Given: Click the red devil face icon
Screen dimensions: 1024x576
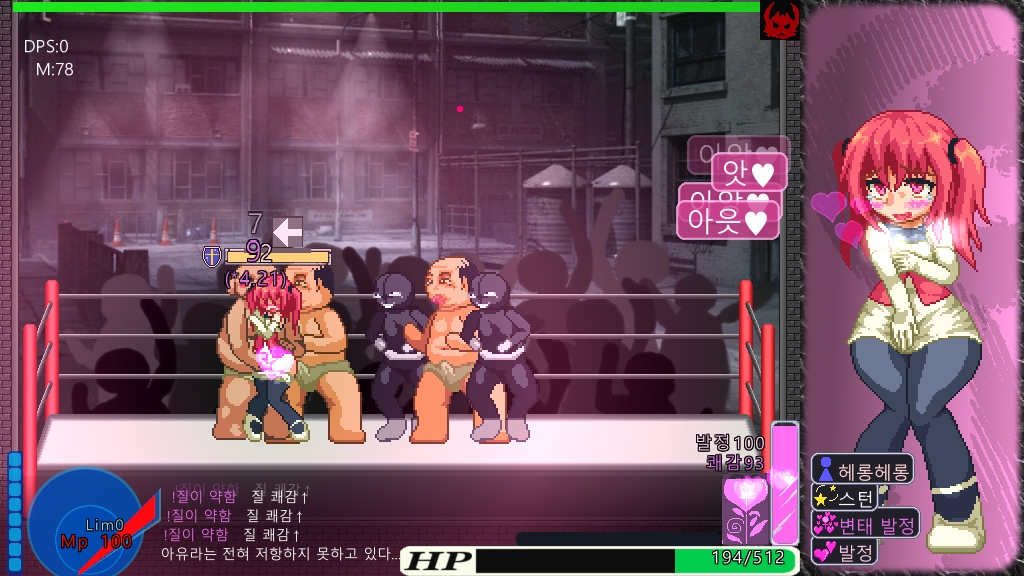Looking at the screenshot, I should point(778,19).
